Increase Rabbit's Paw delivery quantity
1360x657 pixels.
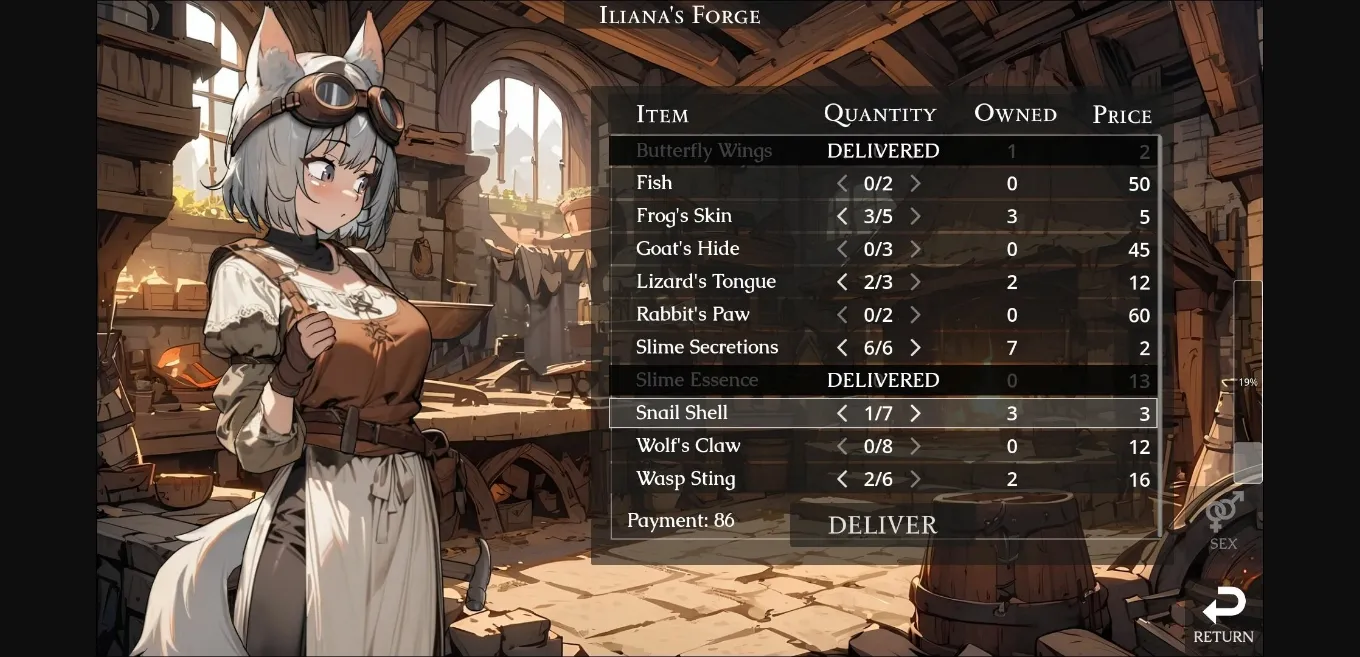pos(915,316)
